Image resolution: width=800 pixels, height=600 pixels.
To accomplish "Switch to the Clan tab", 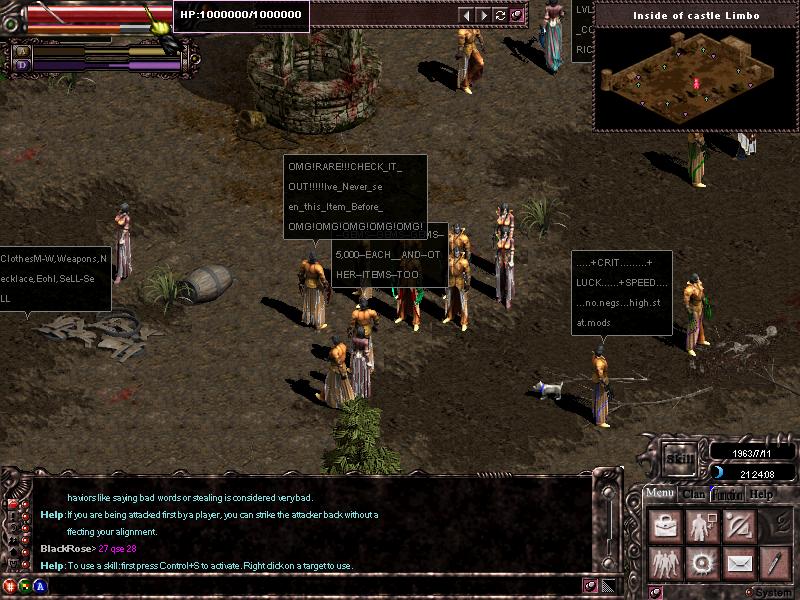I will pos(692,494).
